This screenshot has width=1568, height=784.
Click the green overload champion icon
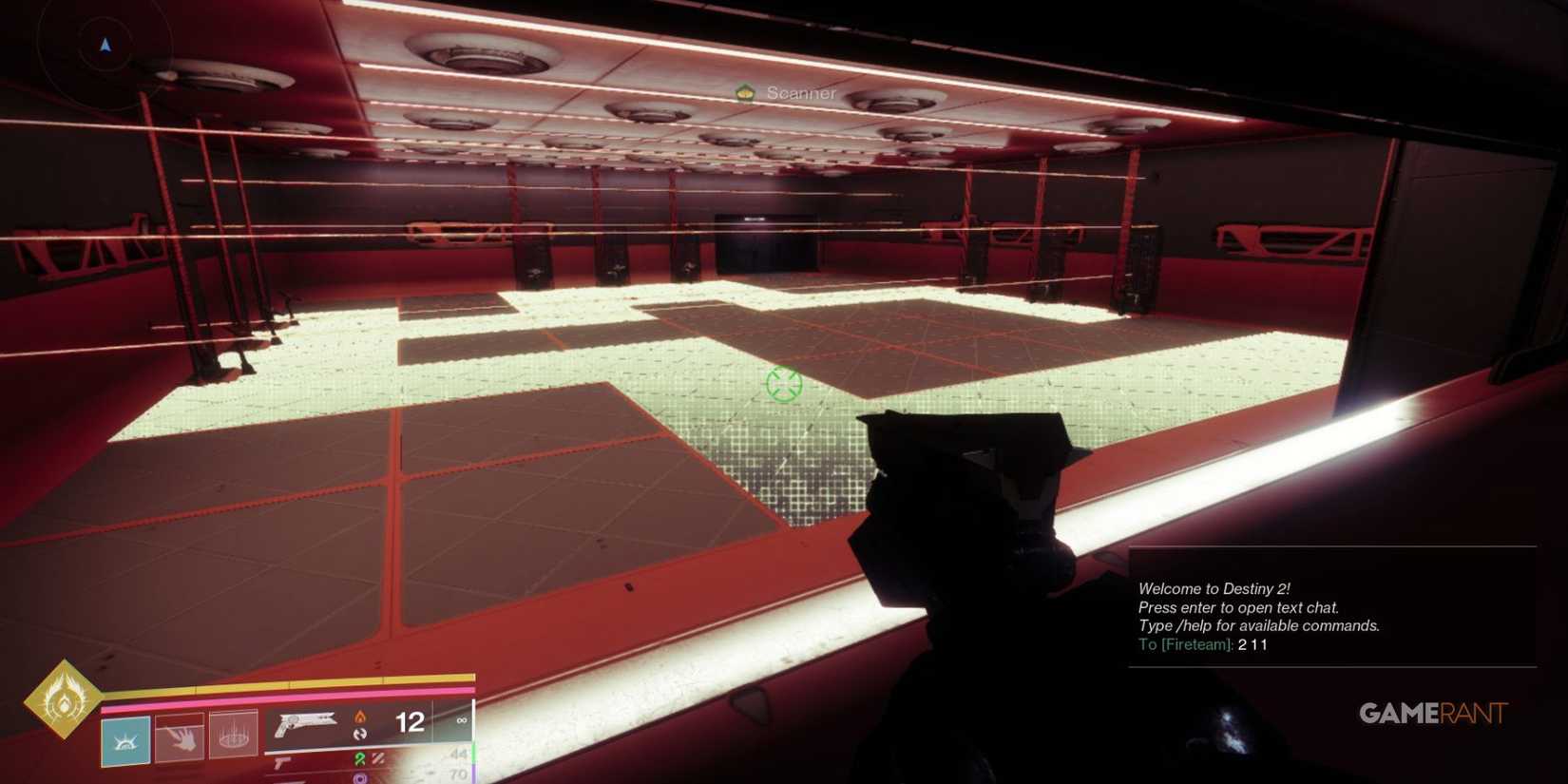(x=361, y=760)
